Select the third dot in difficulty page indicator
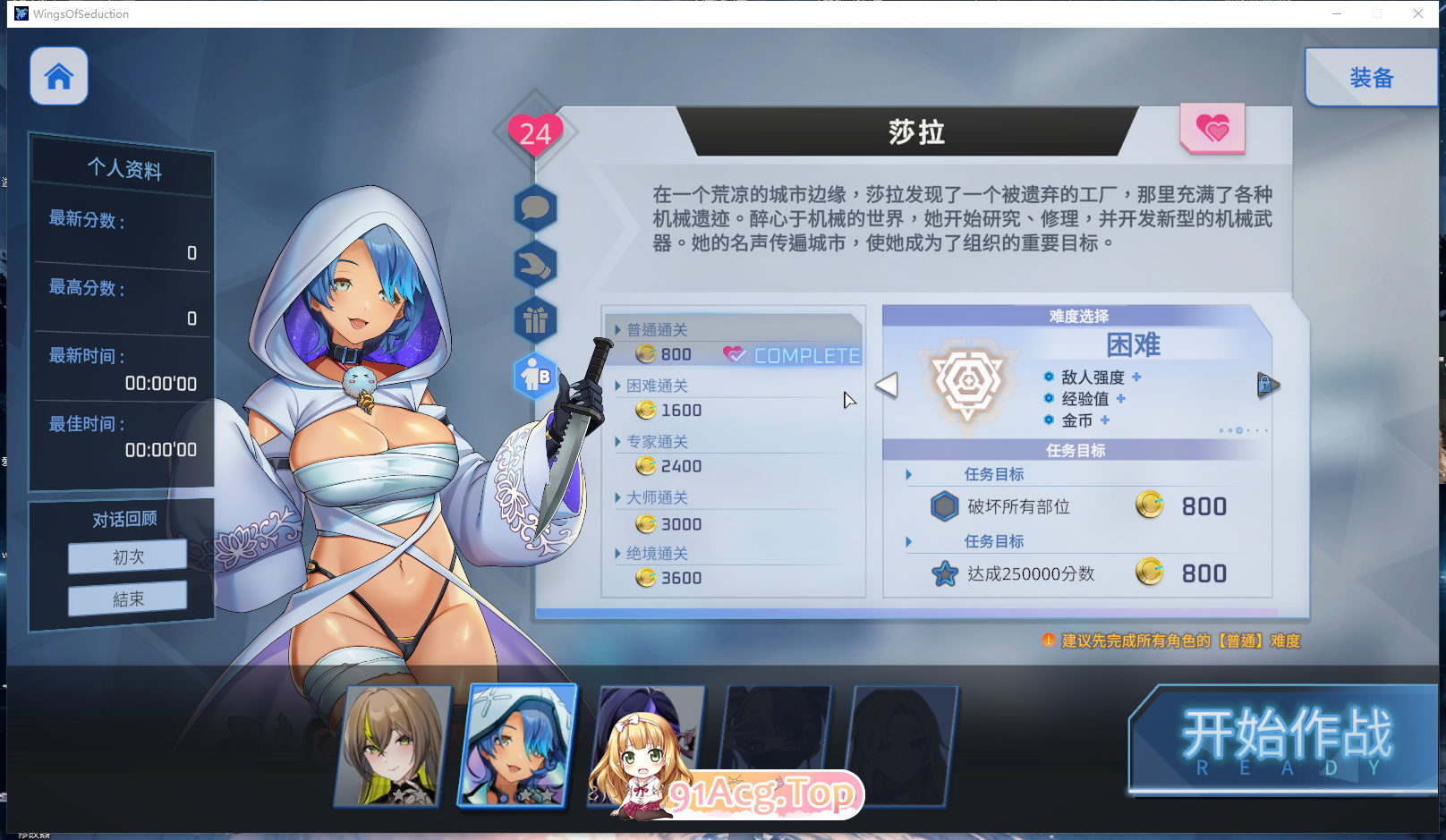1446x840 pixels. (1239, 430)
